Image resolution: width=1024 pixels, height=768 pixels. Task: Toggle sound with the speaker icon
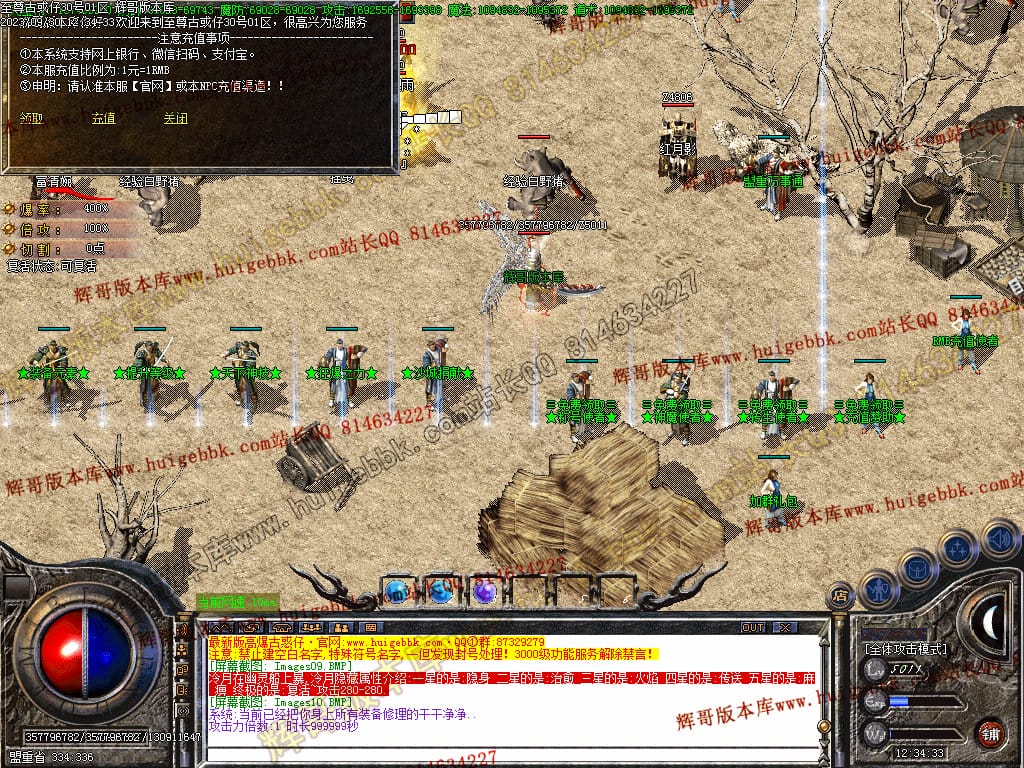pyautogui.click(x=999, y=537)
